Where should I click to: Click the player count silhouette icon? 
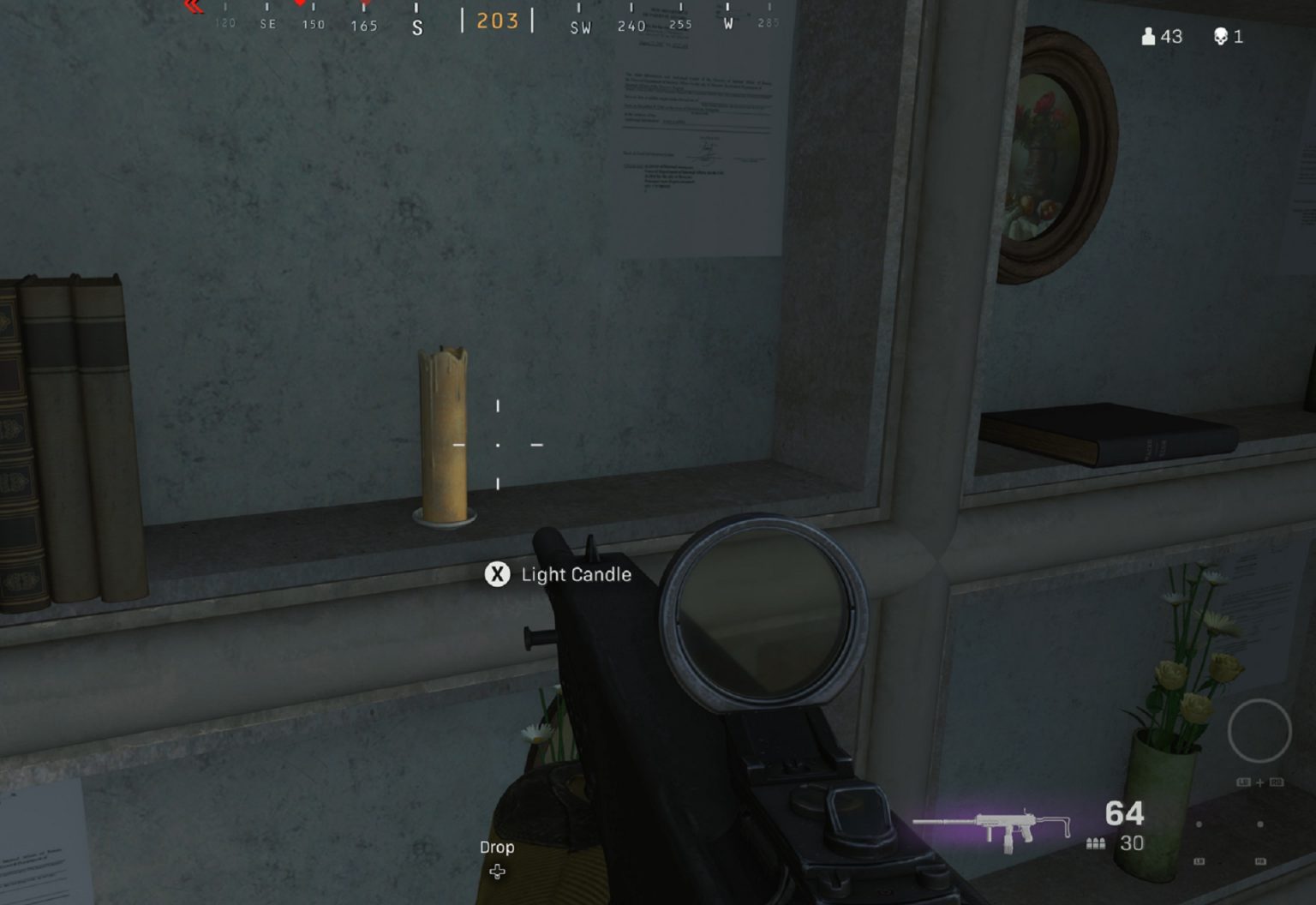click(x=1148, y=37)
